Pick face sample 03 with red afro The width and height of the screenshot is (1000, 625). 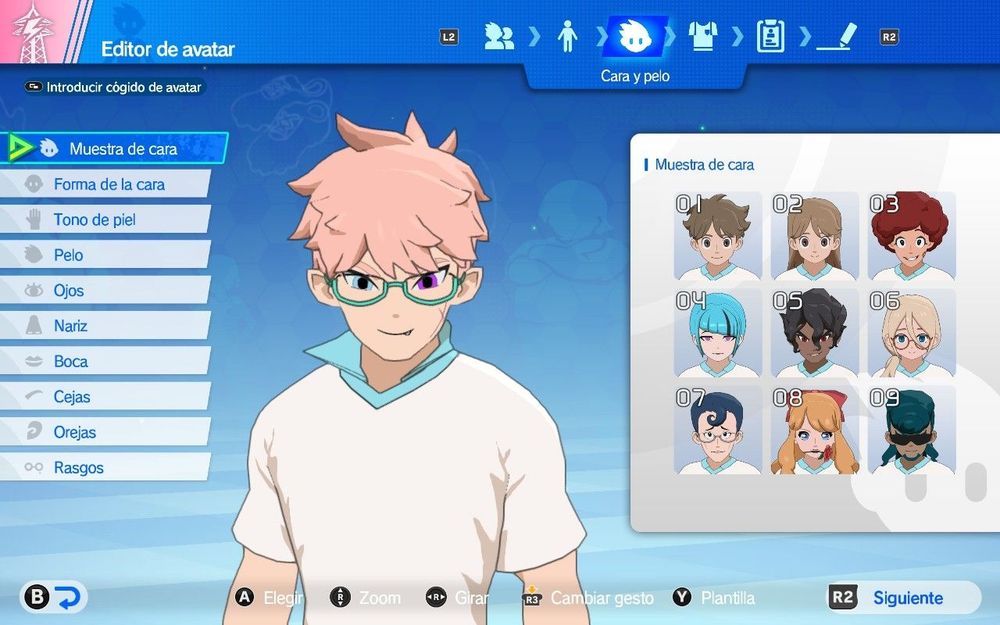point(911,237)
